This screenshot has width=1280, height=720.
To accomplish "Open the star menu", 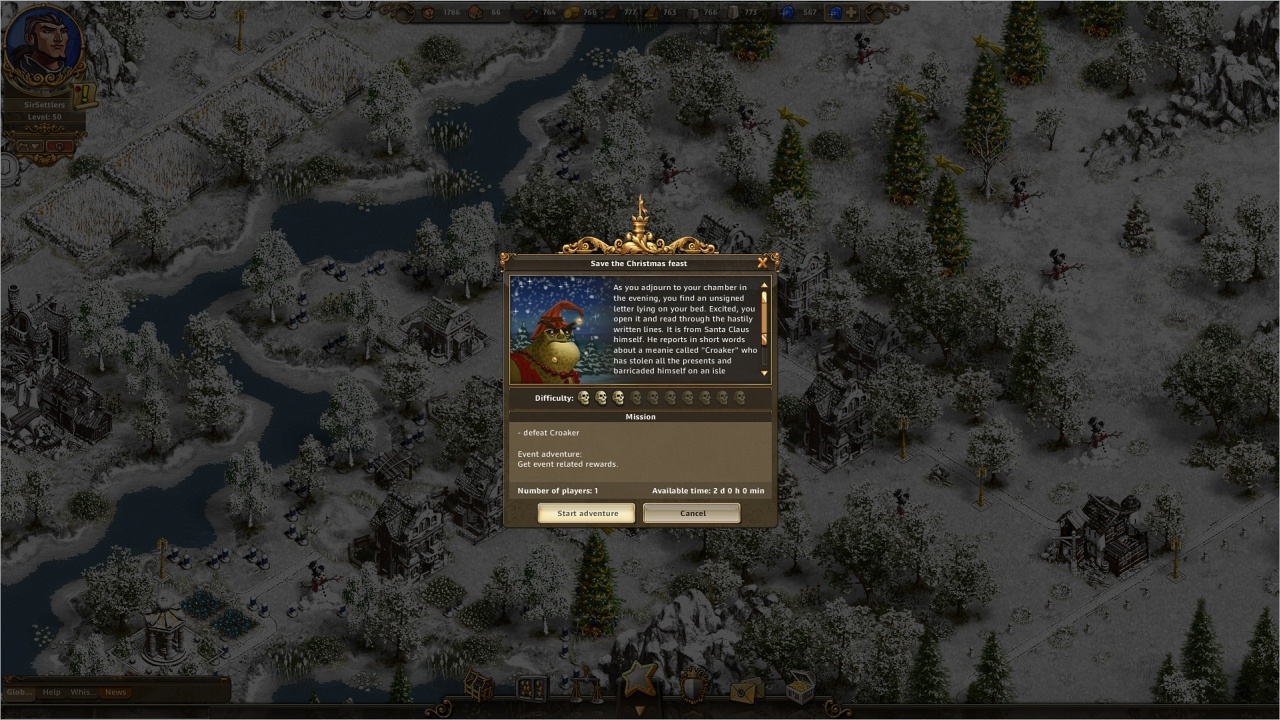I will tap(640, 680).
